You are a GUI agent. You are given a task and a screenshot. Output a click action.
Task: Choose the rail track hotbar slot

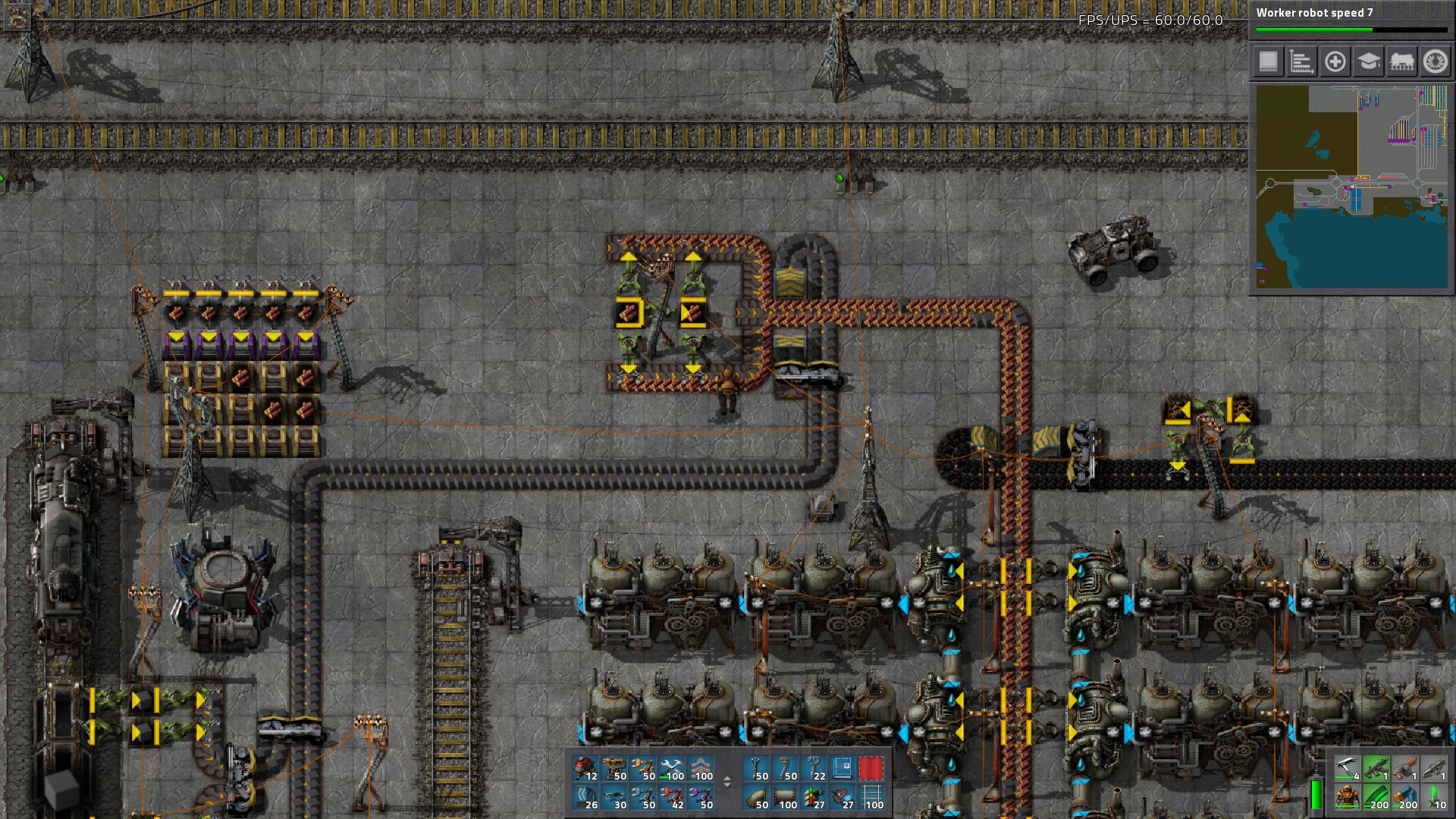coord(871,796)
